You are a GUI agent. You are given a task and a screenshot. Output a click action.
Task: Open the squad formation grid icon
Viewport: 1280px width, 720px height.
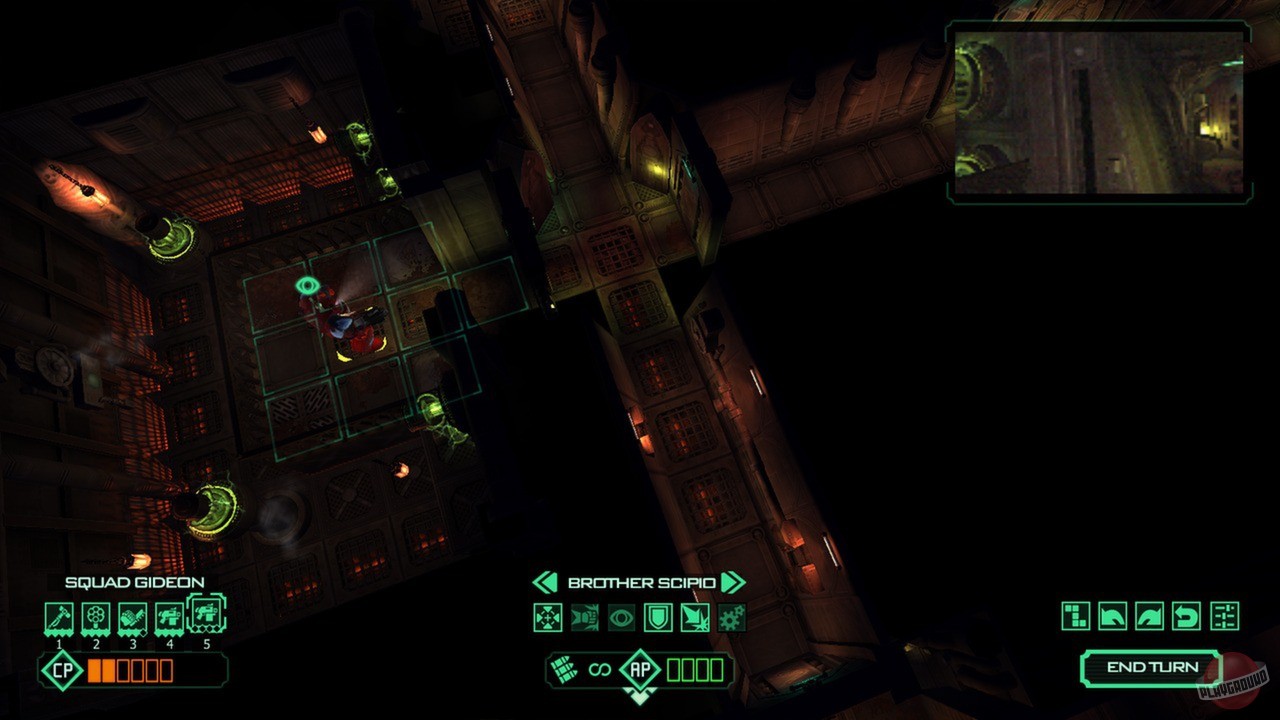(1075, 616)
